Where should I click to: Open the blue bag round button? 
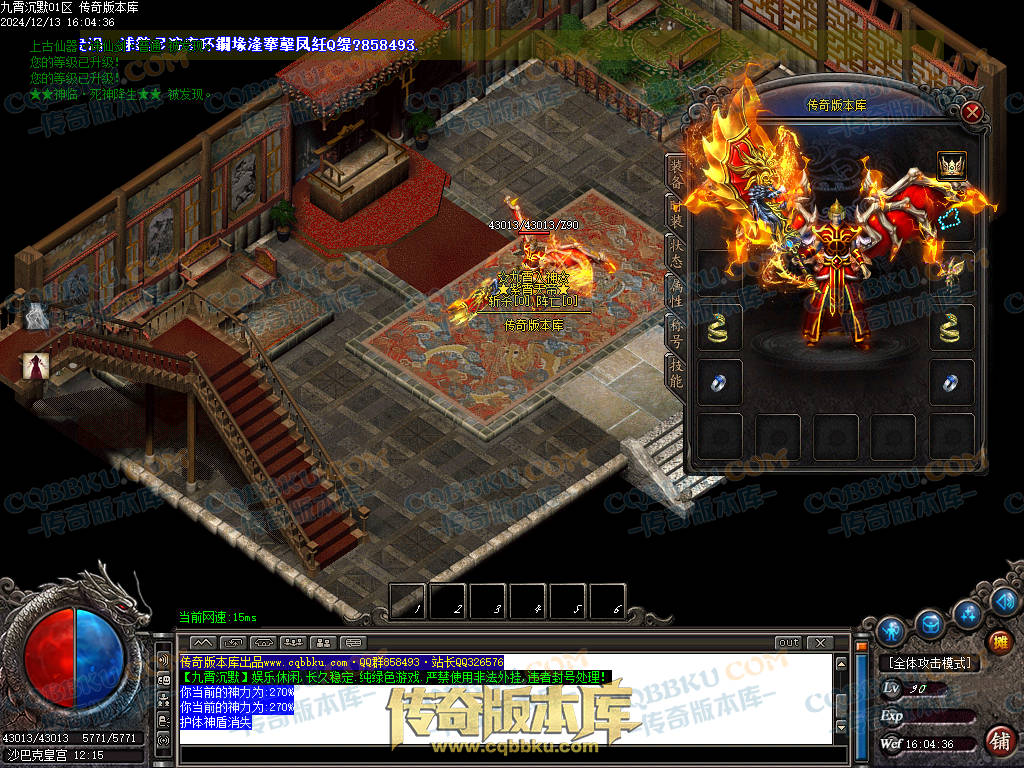[930, 622]
